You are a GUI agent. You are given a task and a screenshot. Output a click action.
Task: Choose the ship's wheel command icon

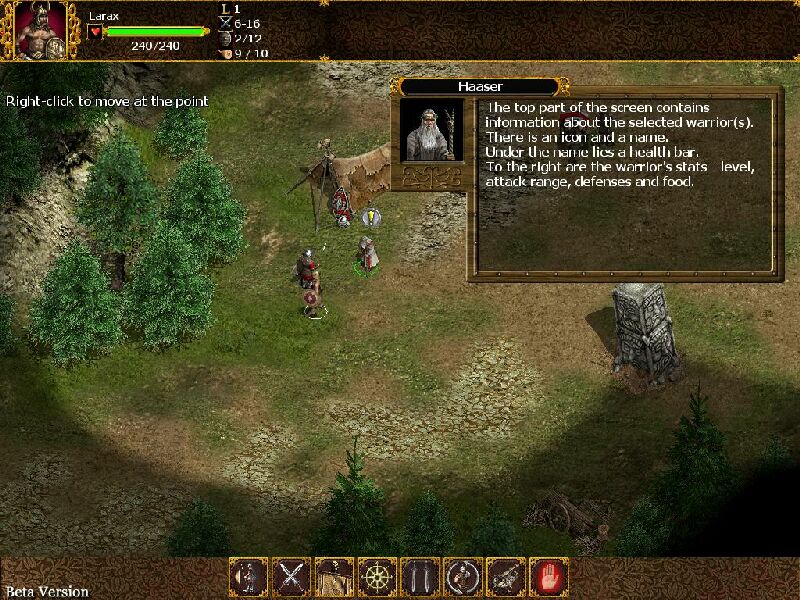(x=377, y=577)
